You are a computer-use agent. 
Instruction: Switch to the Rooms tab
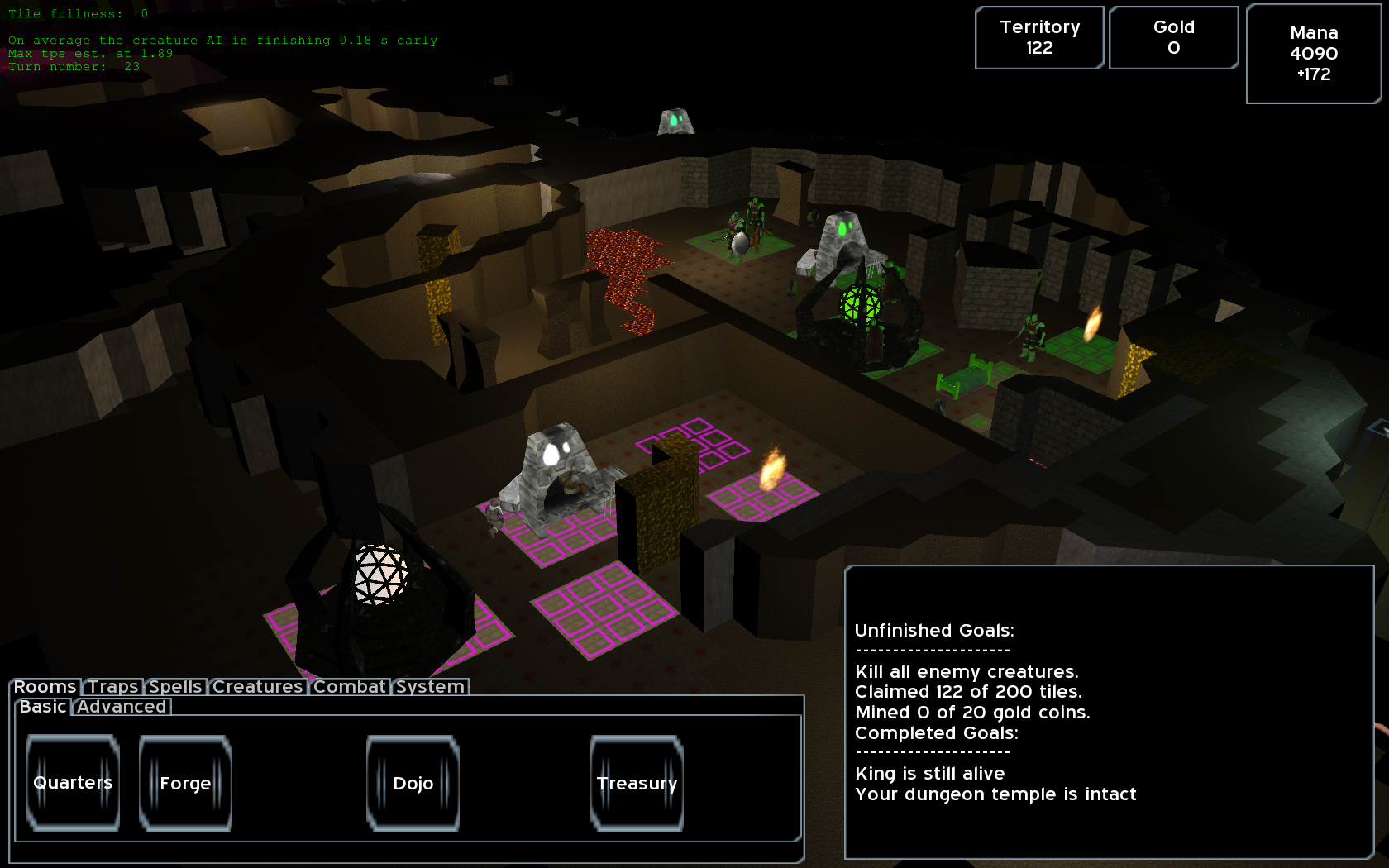coord(45,687)
